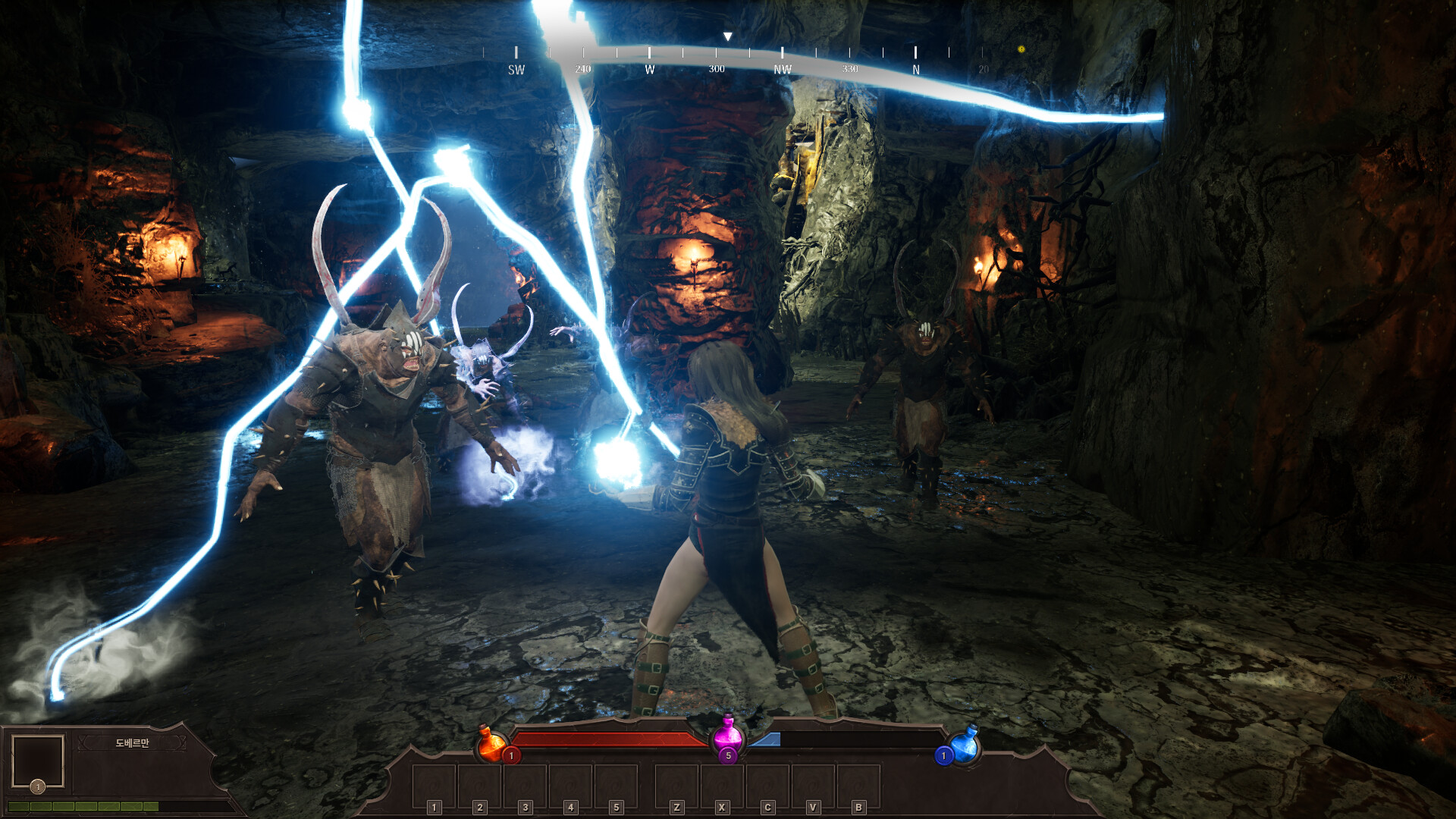This screenshot has height=819, width=1456.
Task: Click the white compass heading arrow
Action: [728, 35]
